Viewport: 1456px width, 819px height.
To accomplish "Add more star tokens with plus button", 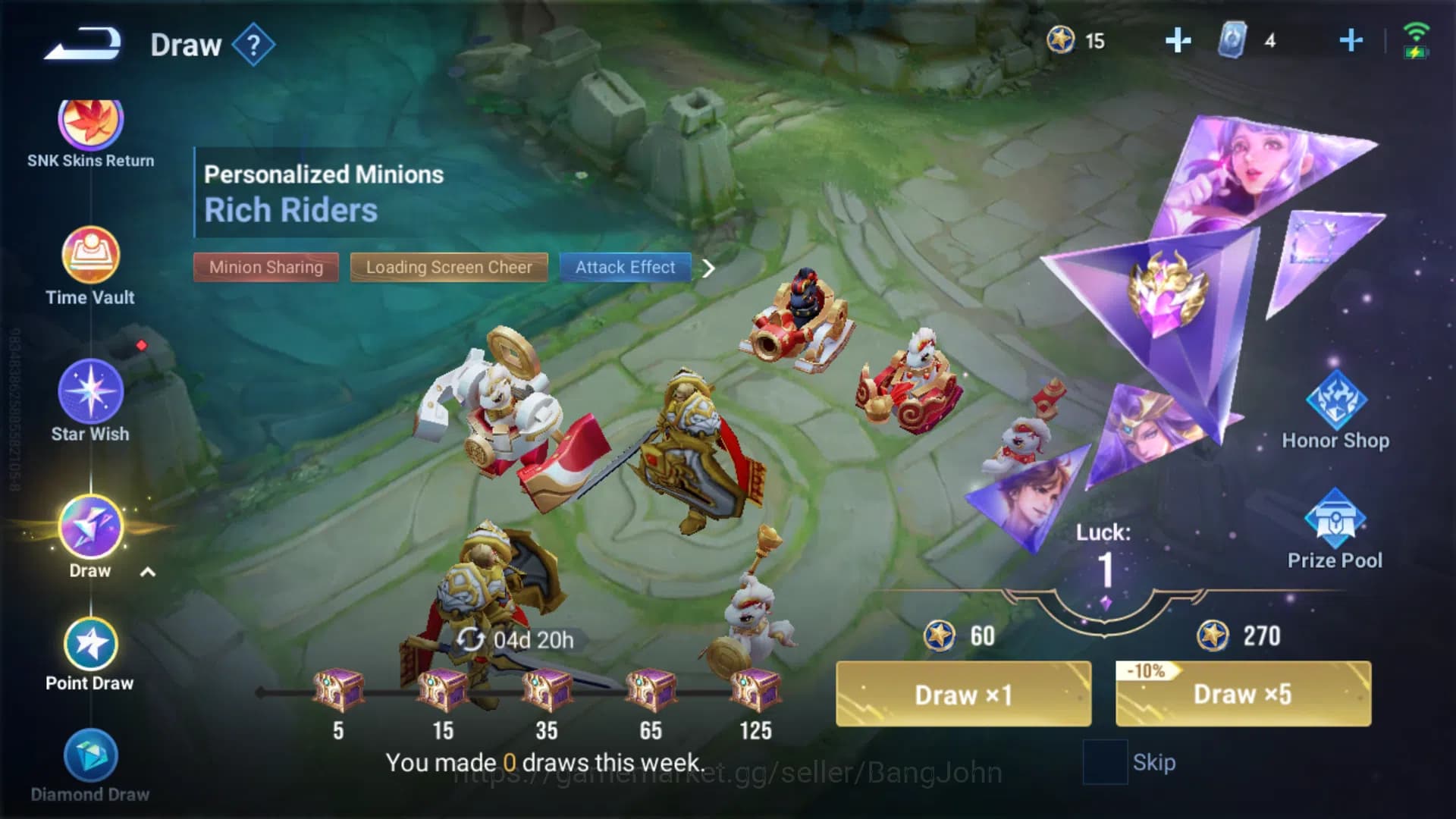I will (1178, 42).
